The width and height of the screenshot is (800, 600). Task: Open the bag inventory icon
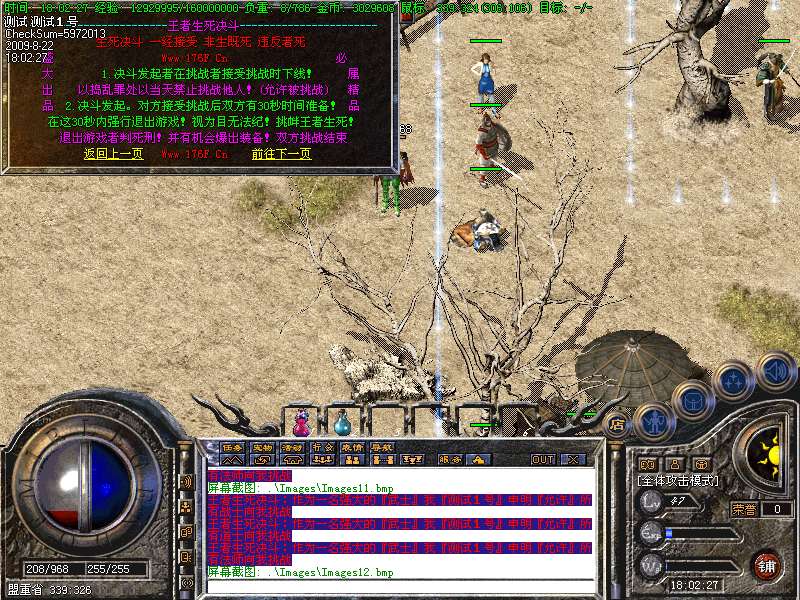click(x=692, y=399)
